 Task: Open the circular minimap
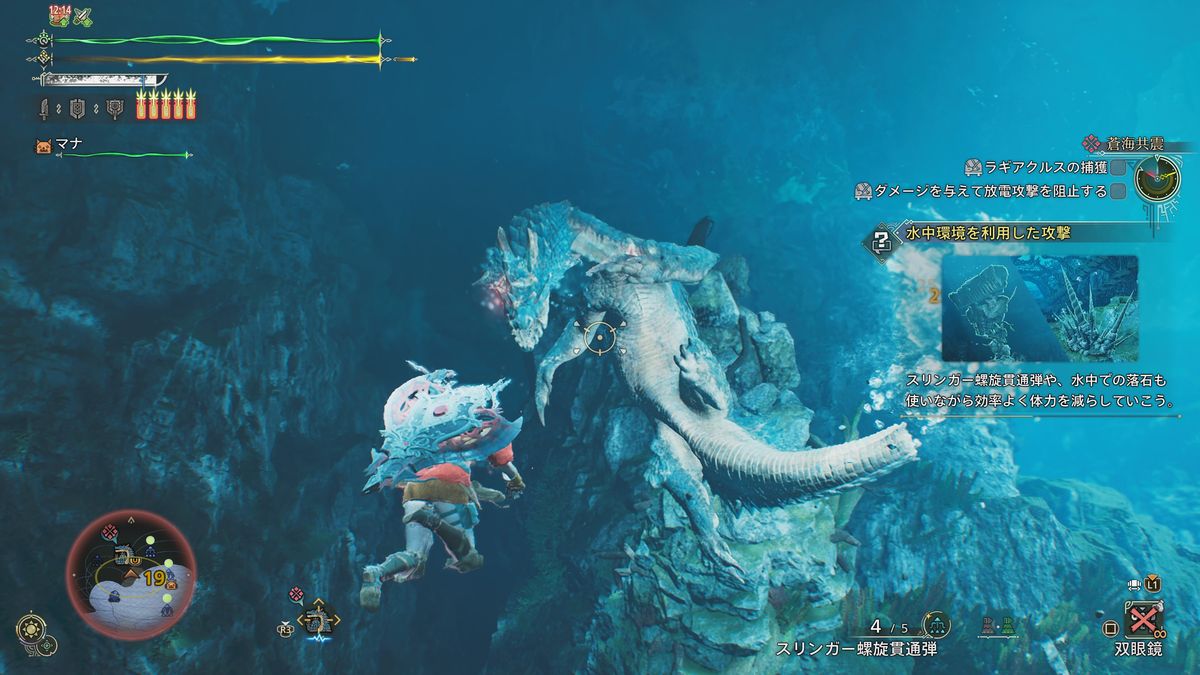131,575
